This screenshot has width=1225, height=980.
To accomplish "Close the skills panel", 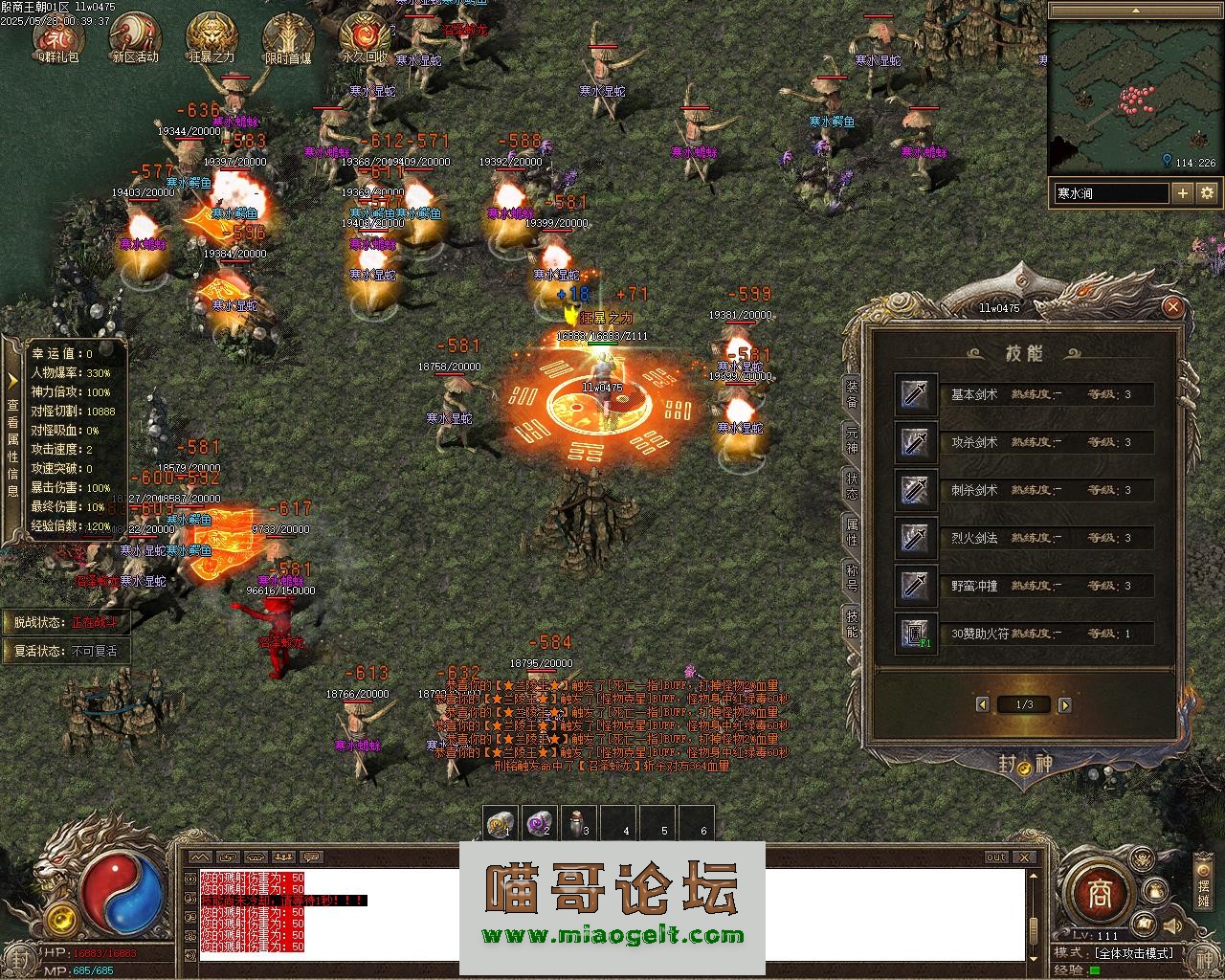I will [x=1172, y=307].
